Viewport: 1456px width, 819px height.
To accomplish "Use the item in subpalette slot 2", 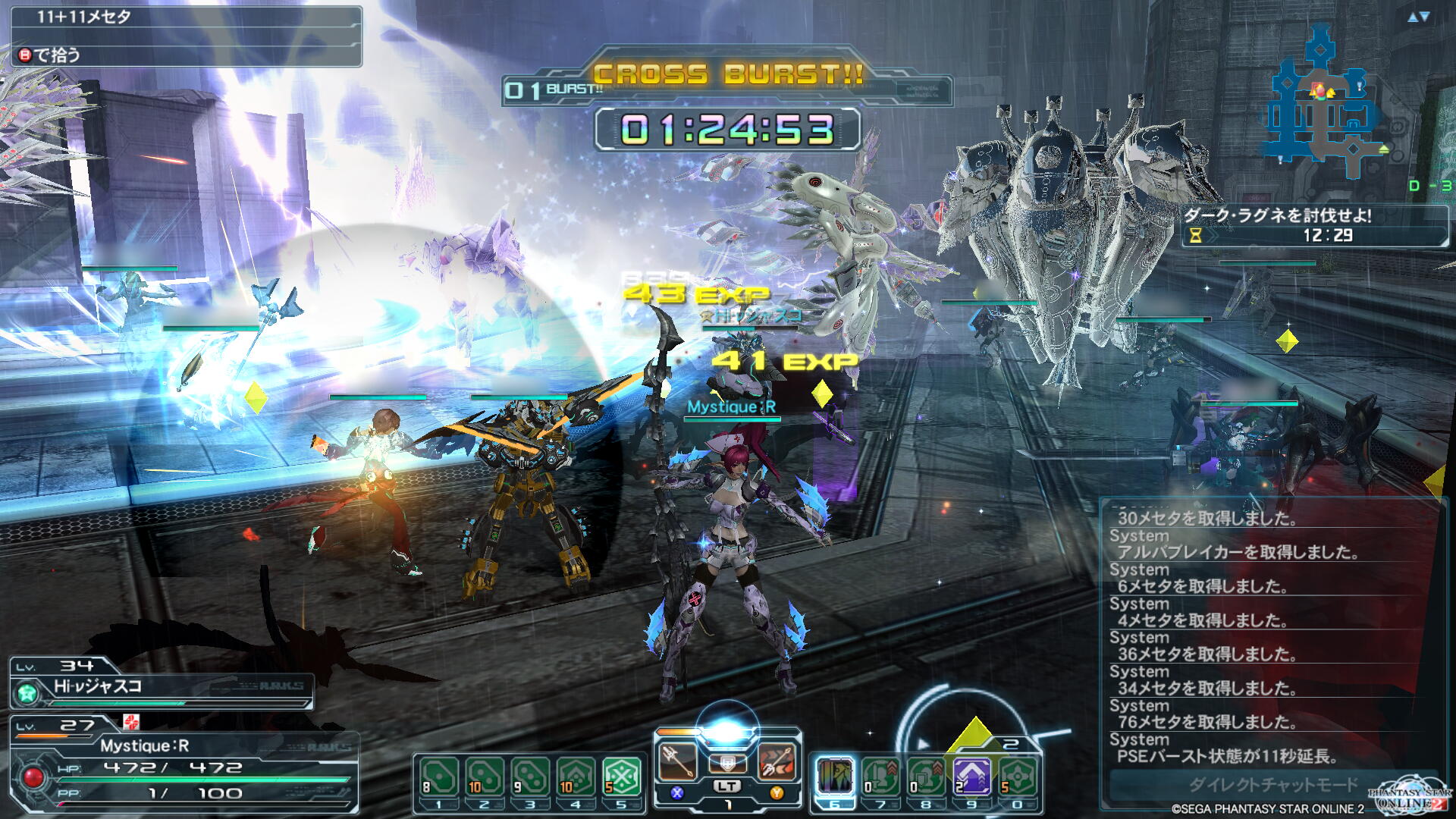I will point(485,778).
